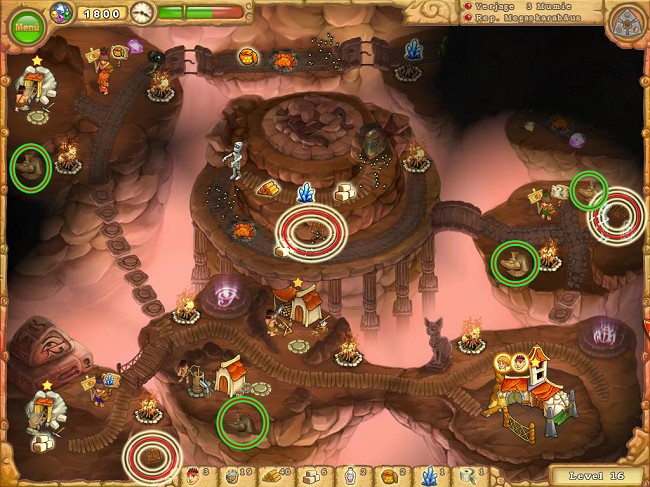
Task: Open the green Menu button
Action: pos(27,26)
